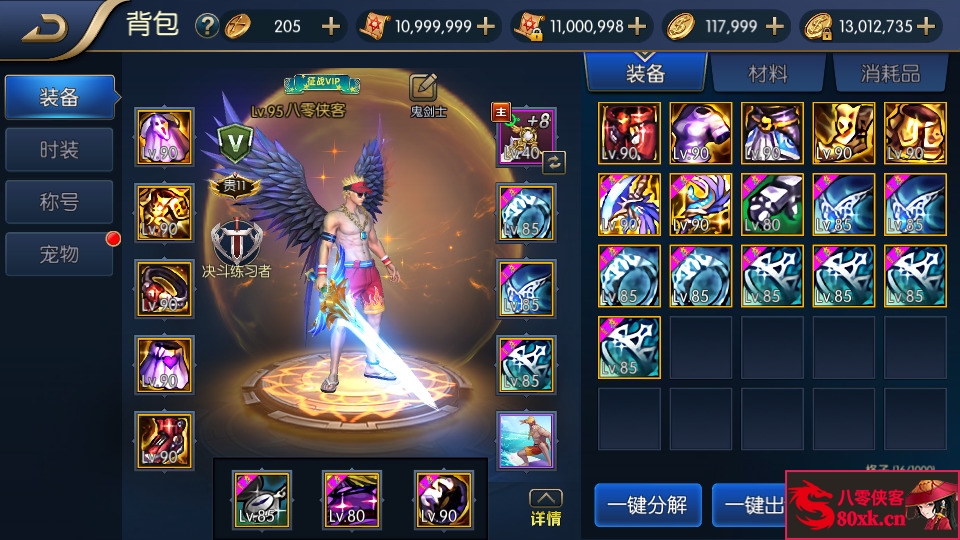Click the surfer avatar equipment slot
The height and width of the screenshot is (540, 960).
pos(527,440)
